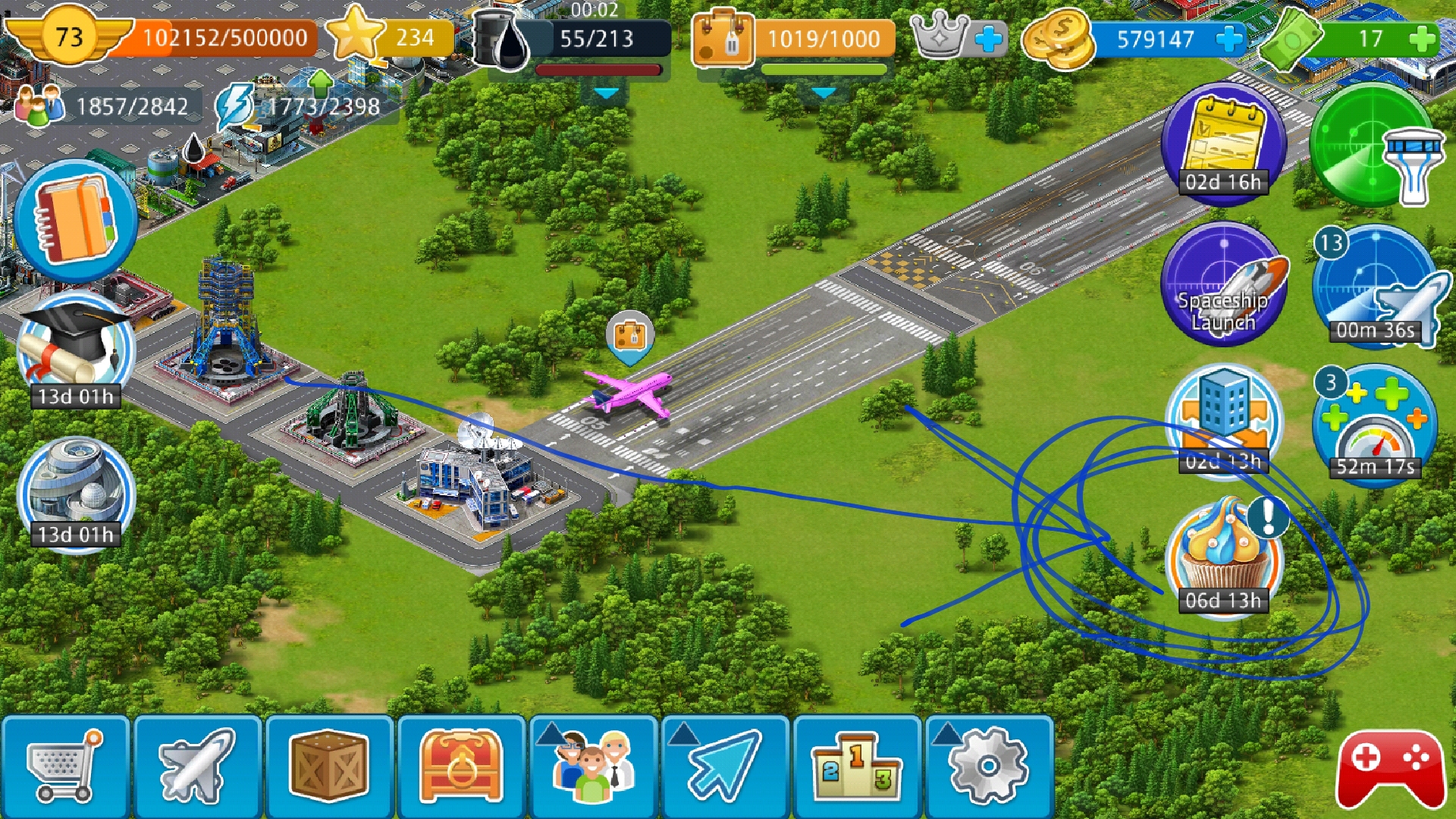This screenshot has width=1456, height=819.
Task: Tap the red gamepad button
Action: [1391, 768]
